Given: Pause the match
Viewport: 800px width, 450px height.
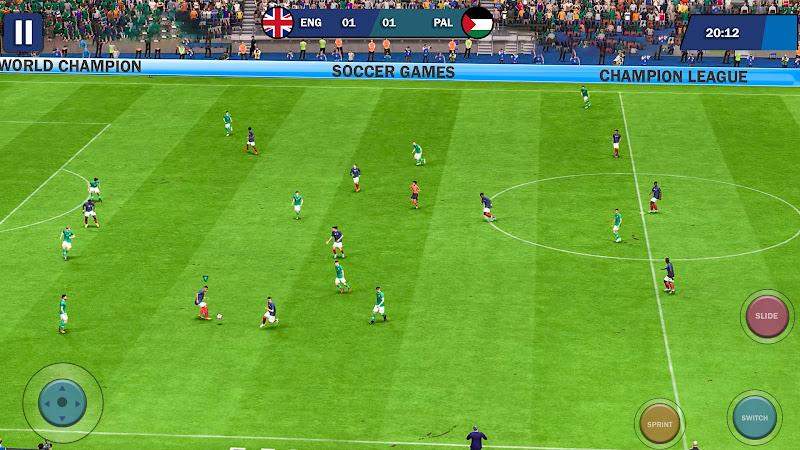Looking at the screenshot, I should (x=23, y=32).
